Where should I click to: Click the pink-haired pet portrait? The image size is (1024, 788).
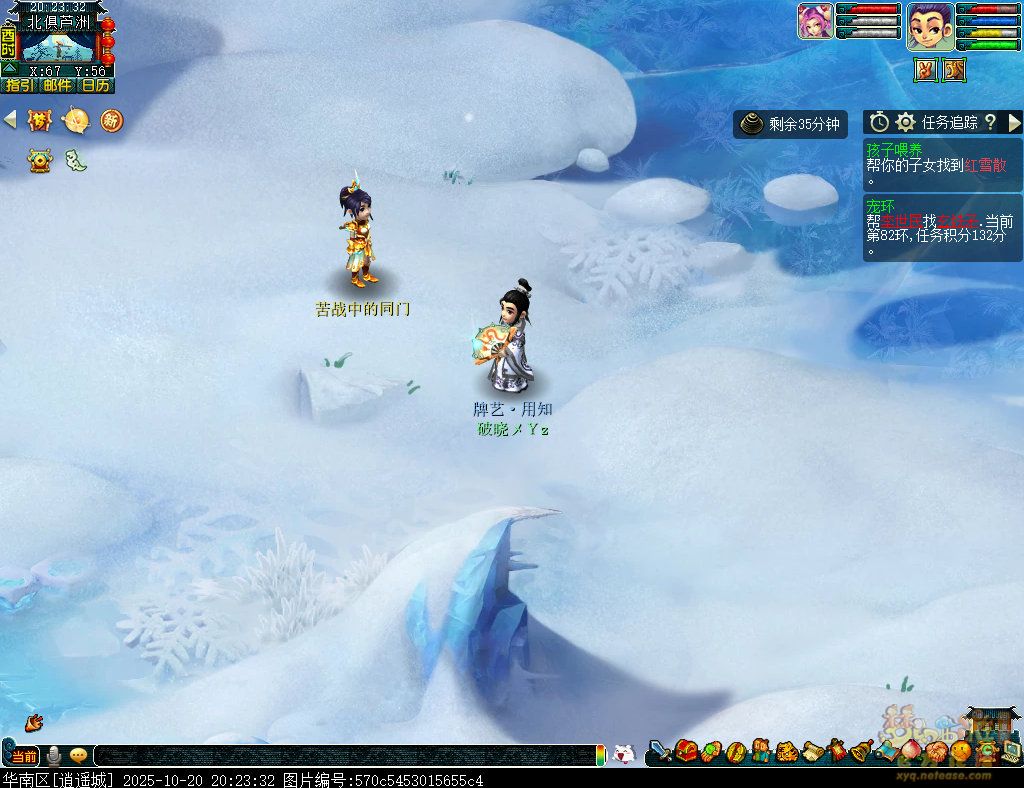[x=815, y=22]
